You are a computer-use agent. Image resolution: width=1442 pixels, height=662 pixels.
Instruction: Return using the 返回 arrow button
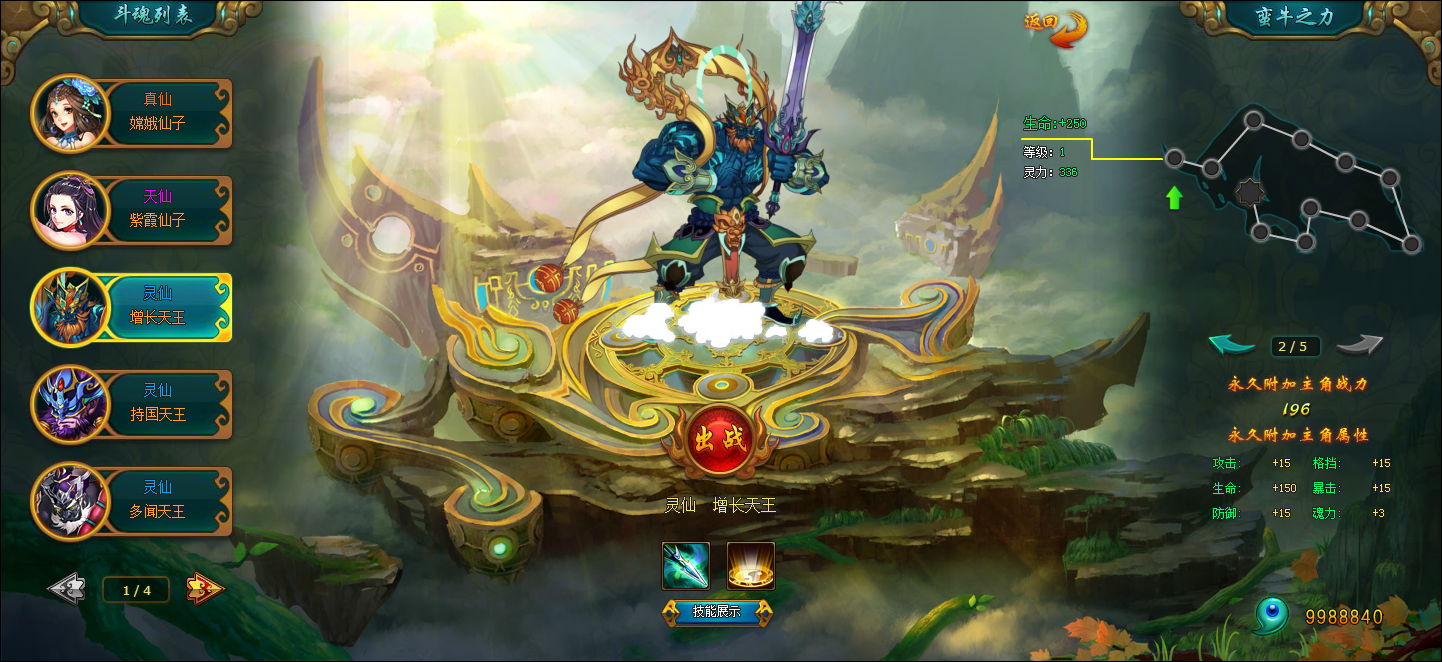1058,27
